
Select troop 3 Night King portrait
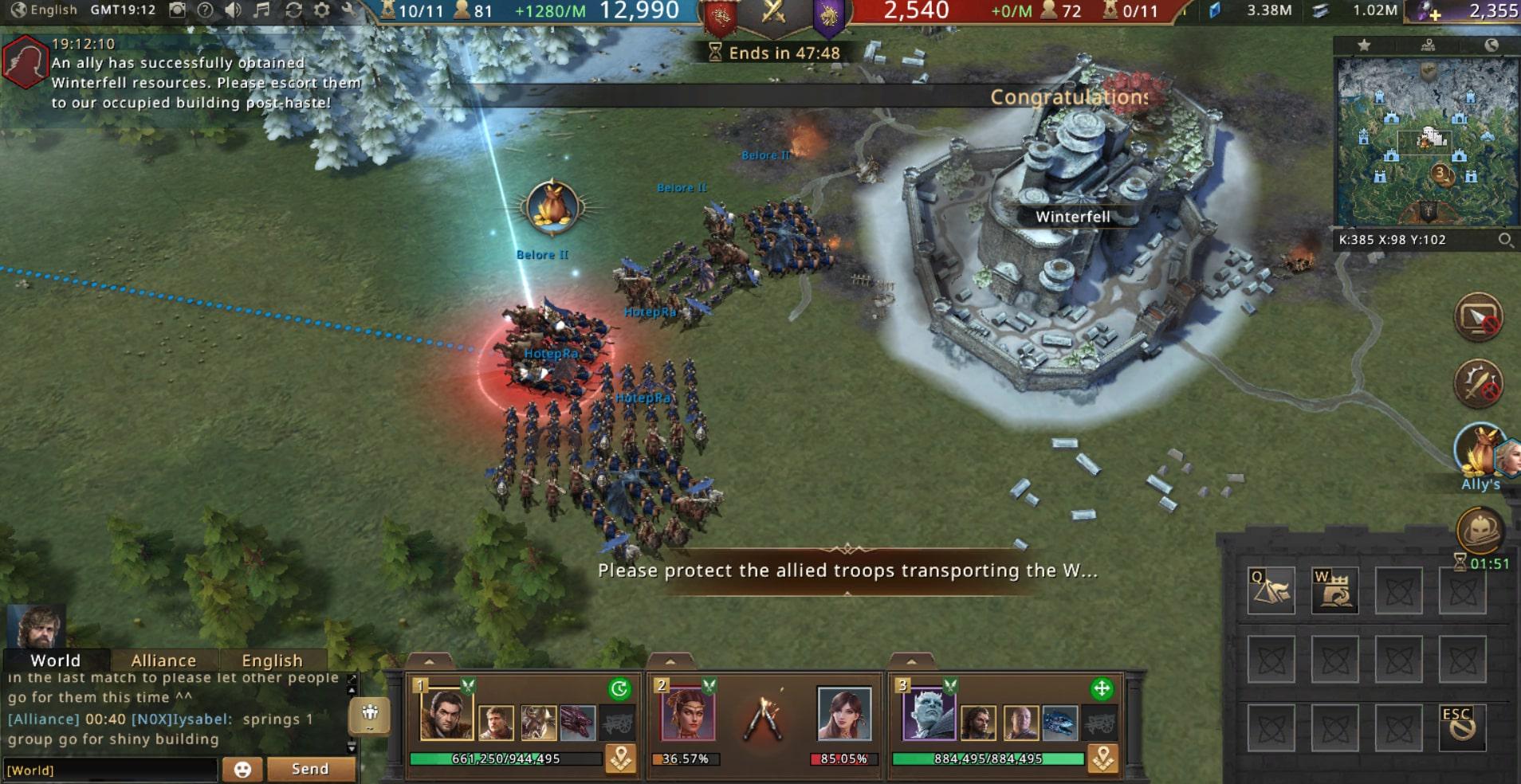point(927,712)
